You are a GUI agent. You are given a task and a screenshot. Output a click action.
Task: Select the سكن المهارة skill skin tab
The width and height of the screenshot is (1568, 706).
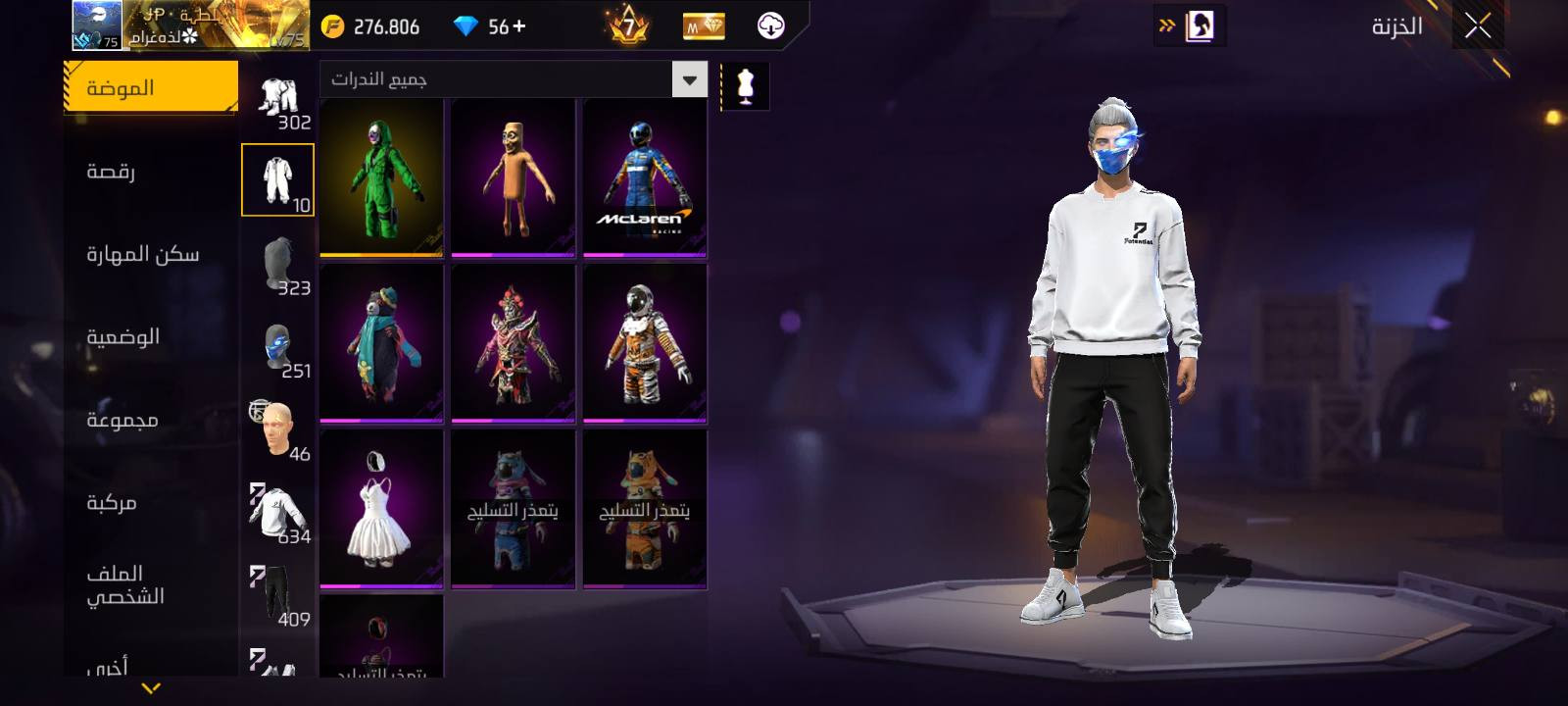pyautogui.click(x=142, y=255)
